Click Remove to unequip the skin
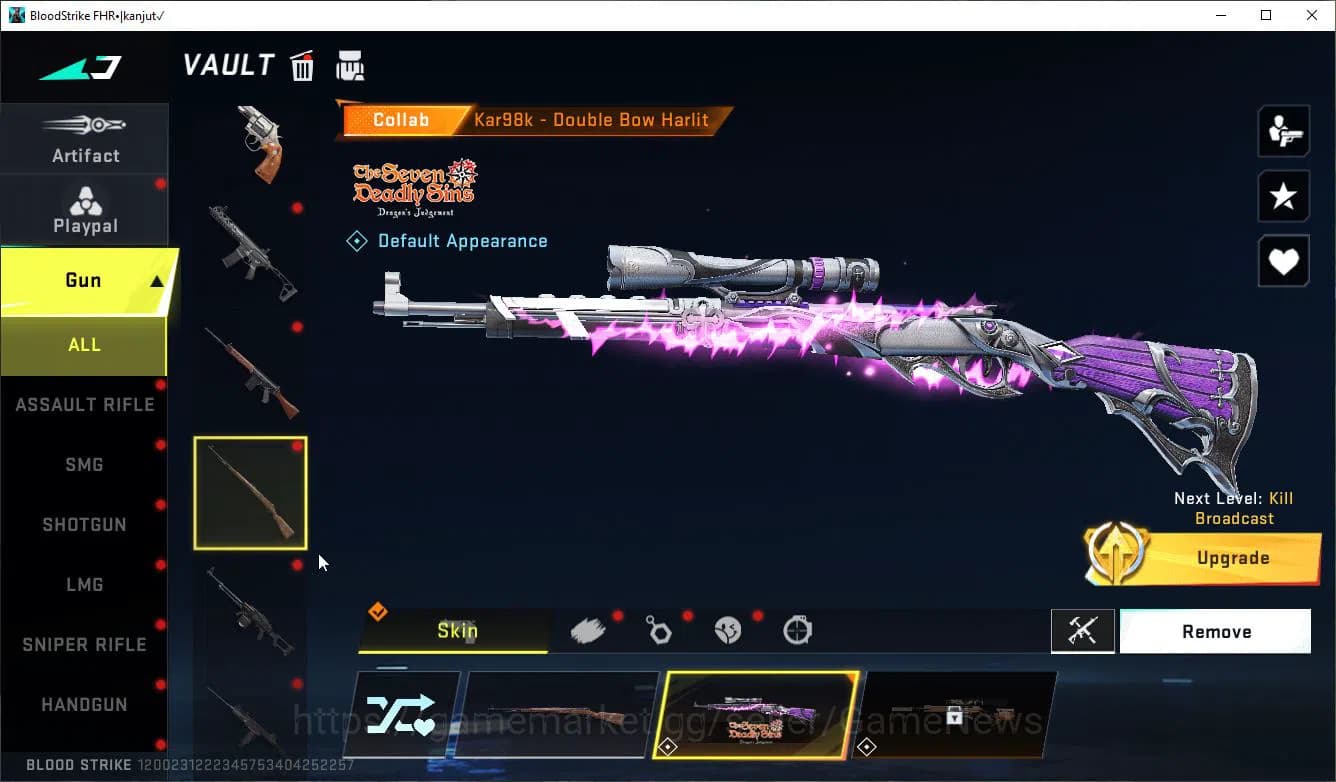This screenshot has width=1336, height=782. [1215, 631]
